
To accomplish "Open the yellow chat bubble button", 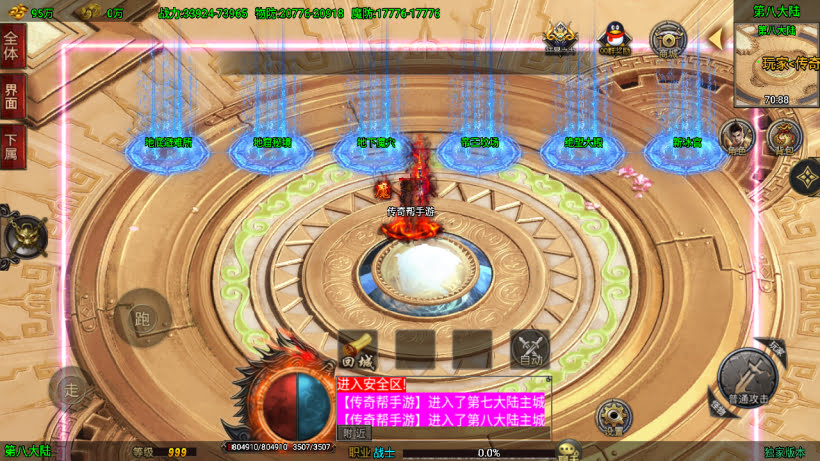I will pos(569,451).
